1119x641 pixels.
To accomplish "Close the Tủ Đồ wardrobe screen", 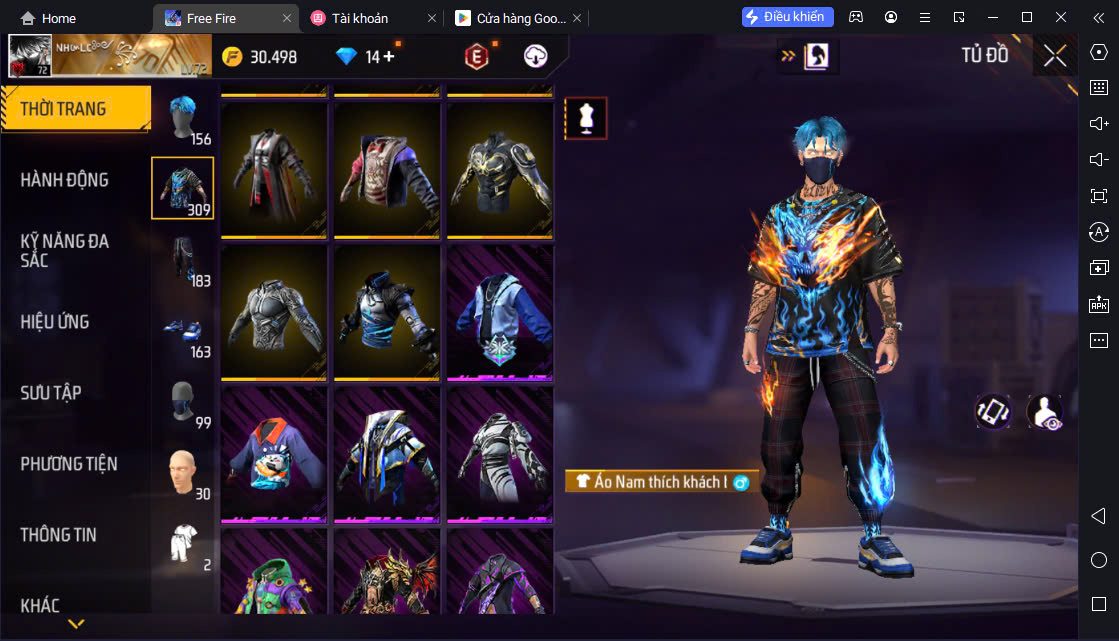I will (x=1055, y=56).
